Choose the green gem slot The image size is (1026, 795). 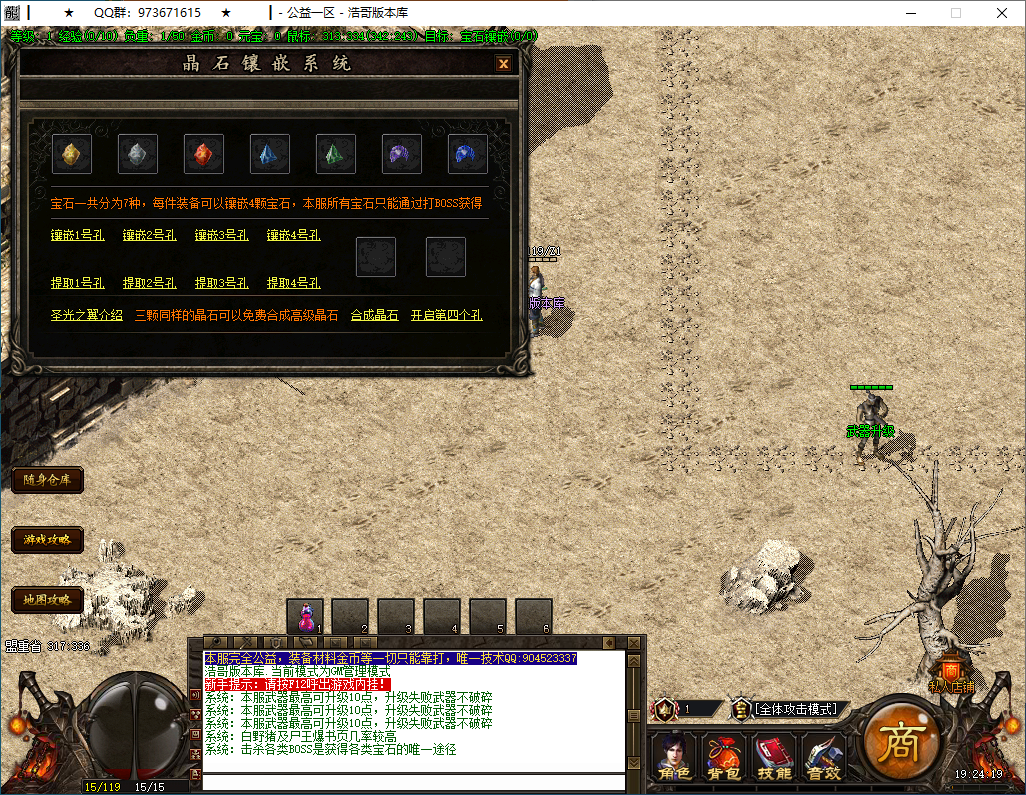(x=336, y=154)
